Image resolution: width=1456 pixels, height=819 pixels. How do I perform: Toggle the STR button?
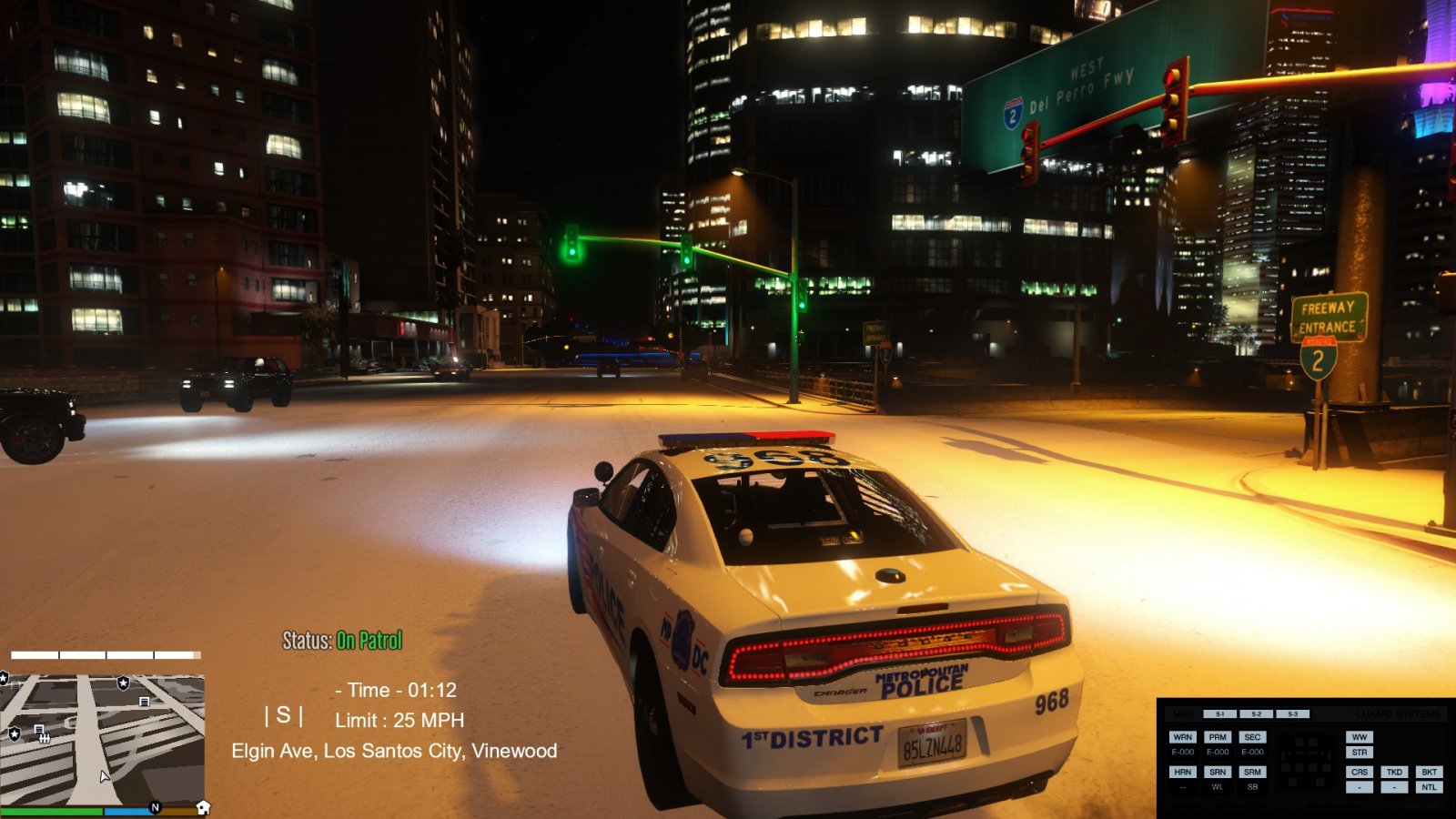[x=1359, y=753]
